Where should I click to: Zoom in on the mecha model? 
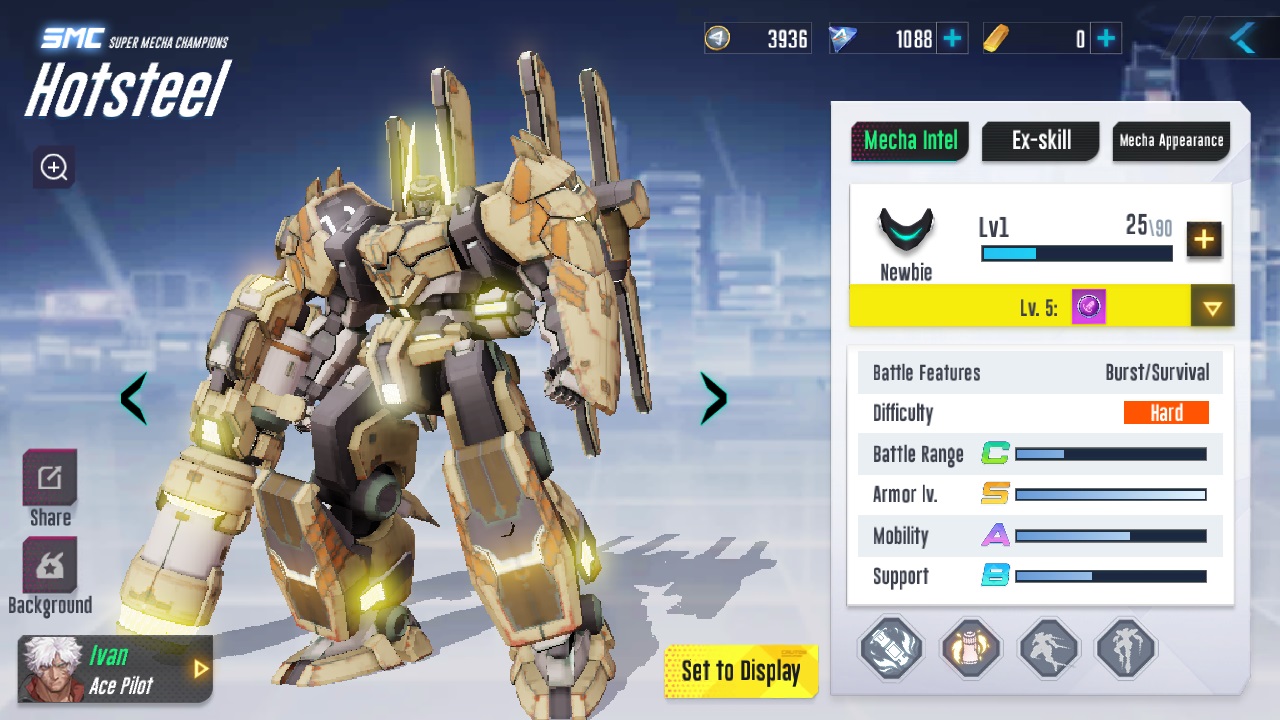(54, 168)
